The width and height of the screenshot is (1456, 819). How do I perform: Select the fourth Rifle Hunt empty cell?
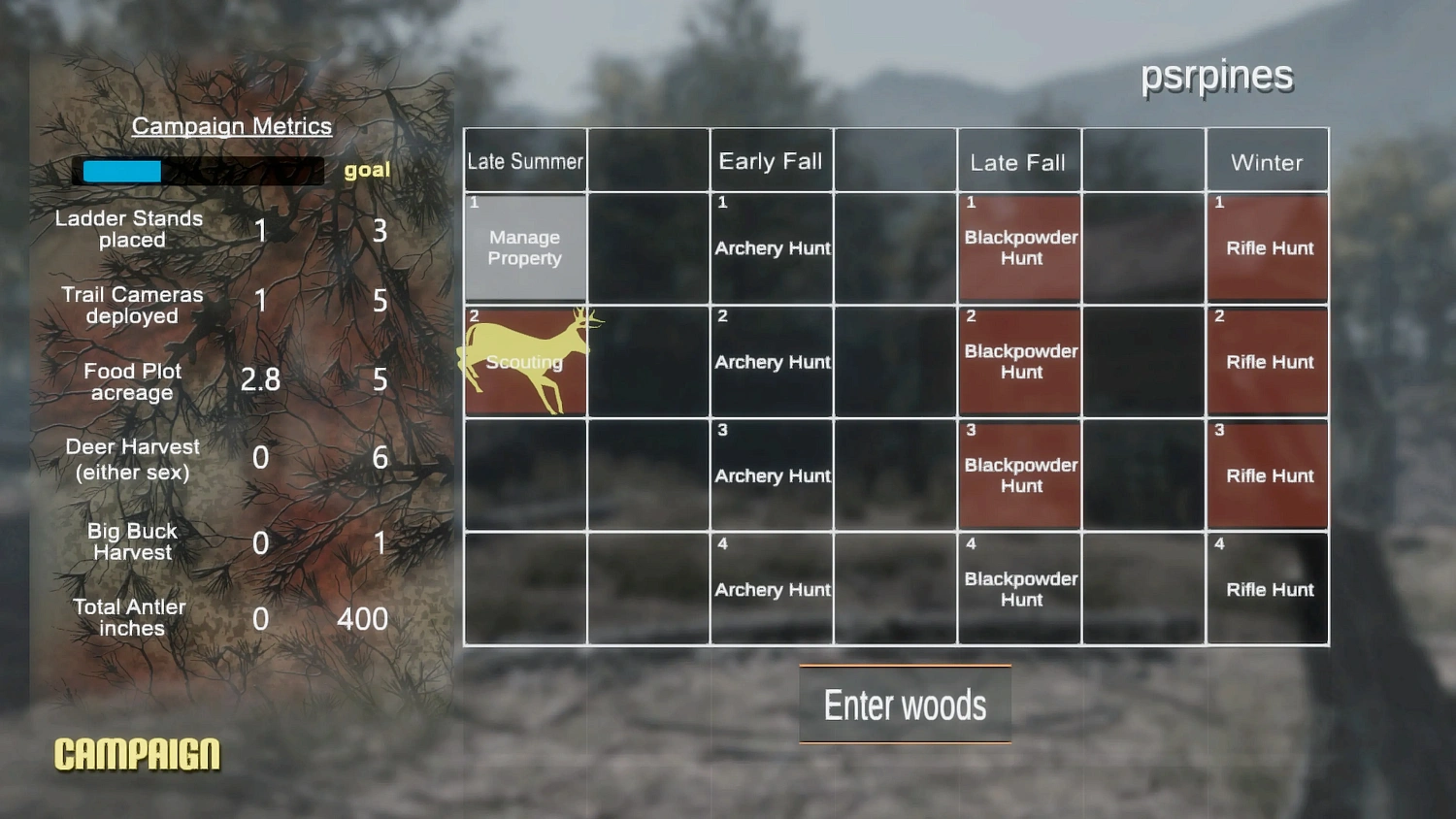1267,589
